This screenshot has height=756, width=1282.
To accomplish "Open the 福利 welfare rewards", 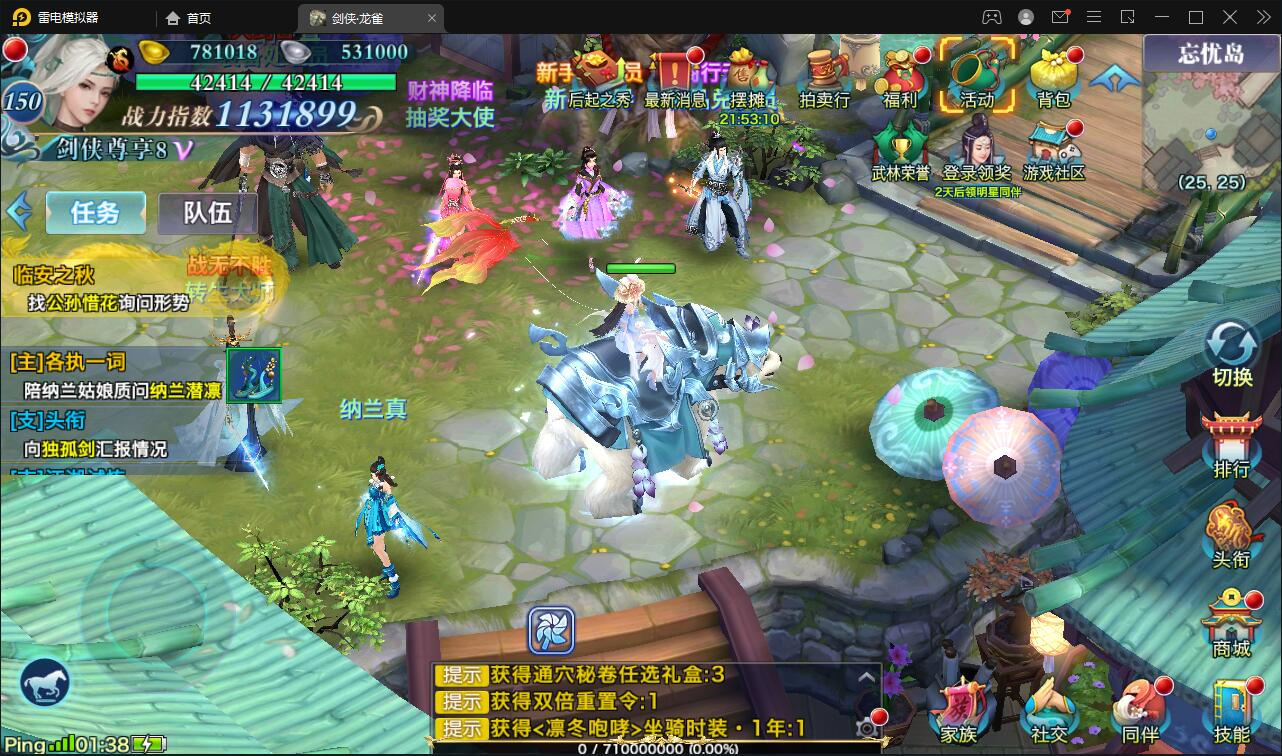I will [900, 77].
